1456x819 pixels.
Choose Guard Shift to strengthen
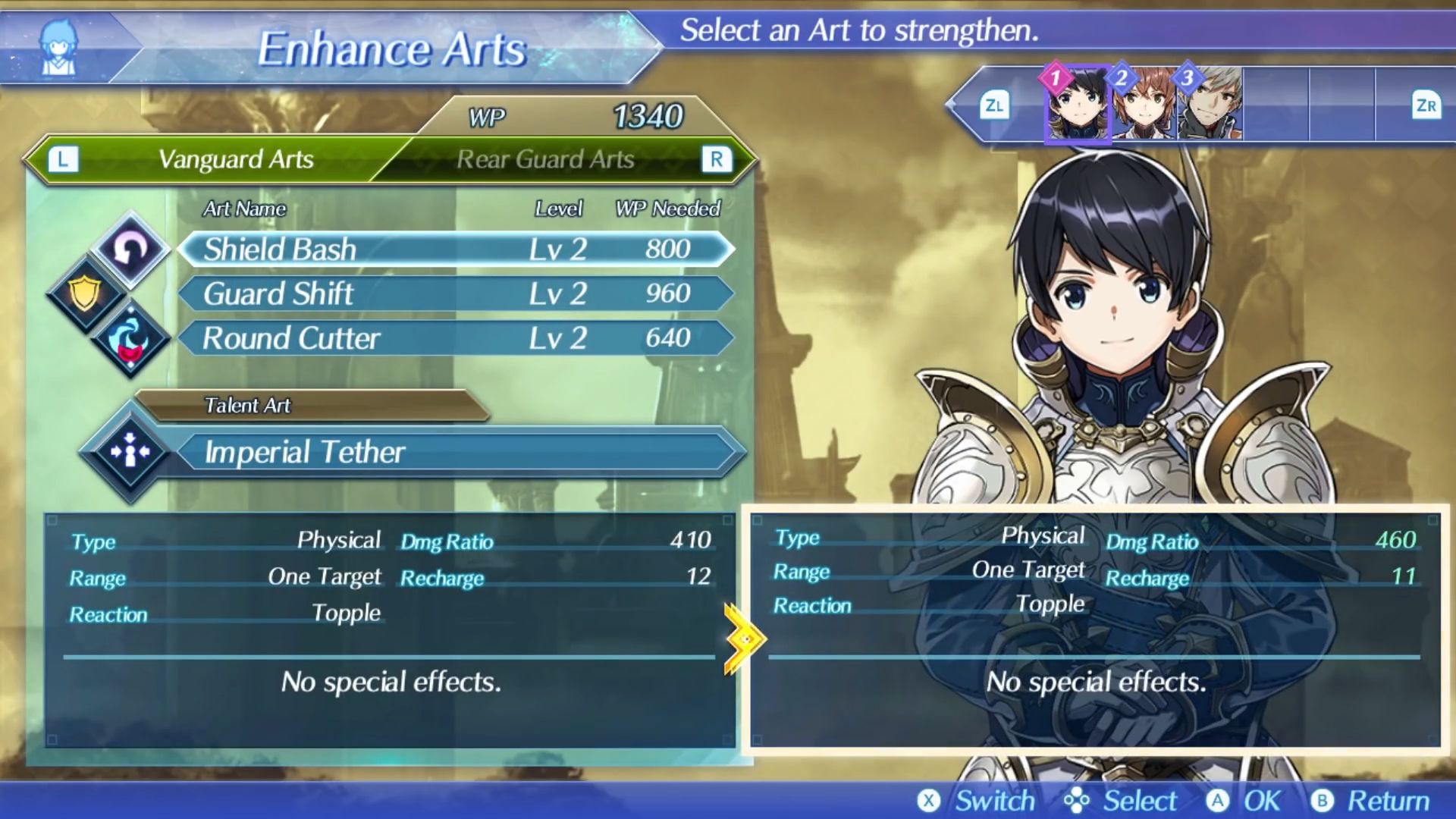point(455,293)
